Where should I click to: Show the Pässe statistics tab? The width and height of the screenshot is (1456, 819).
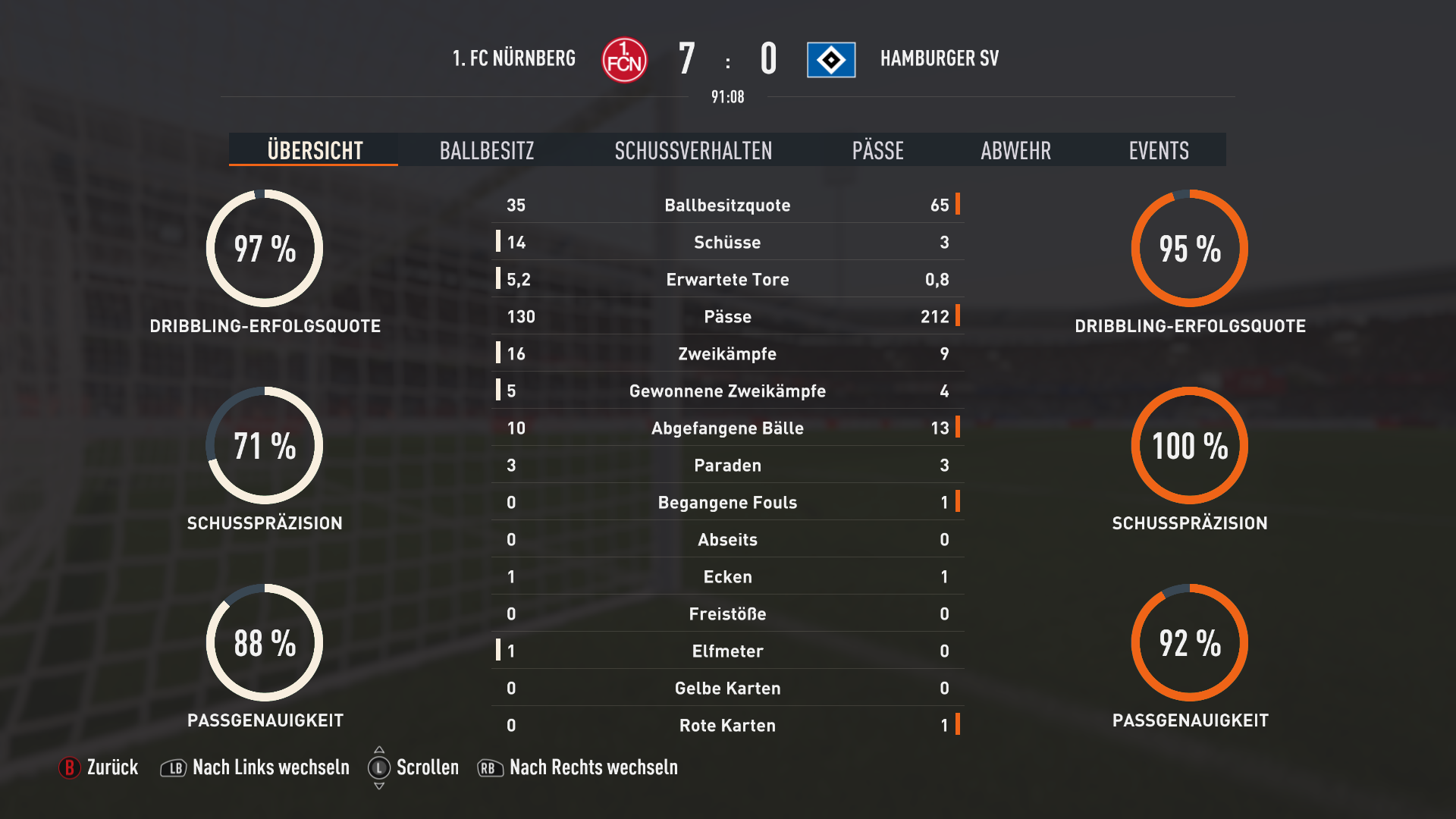877,150
